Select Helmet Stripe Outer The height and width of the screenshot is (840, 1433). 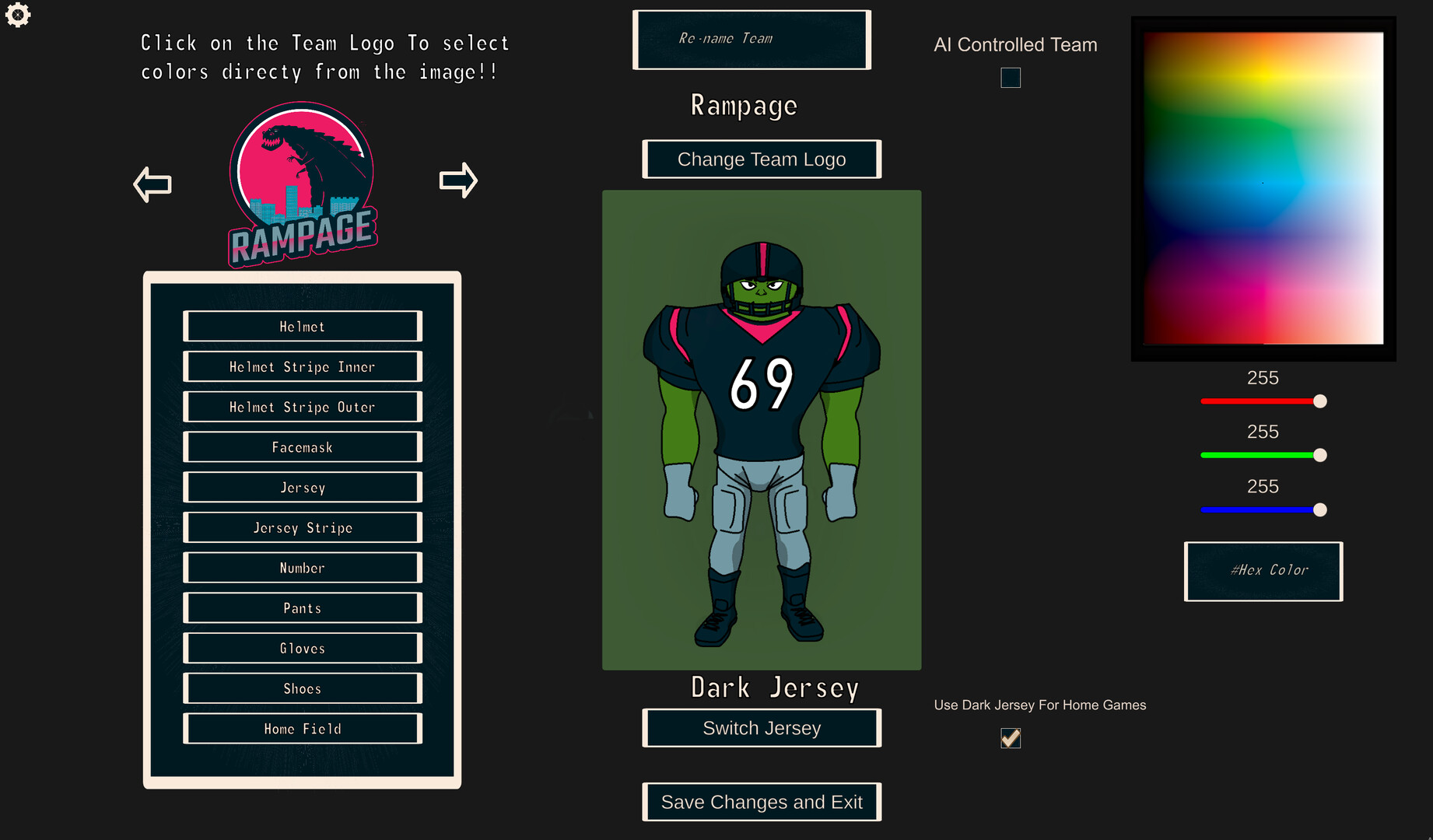[302, 407]
